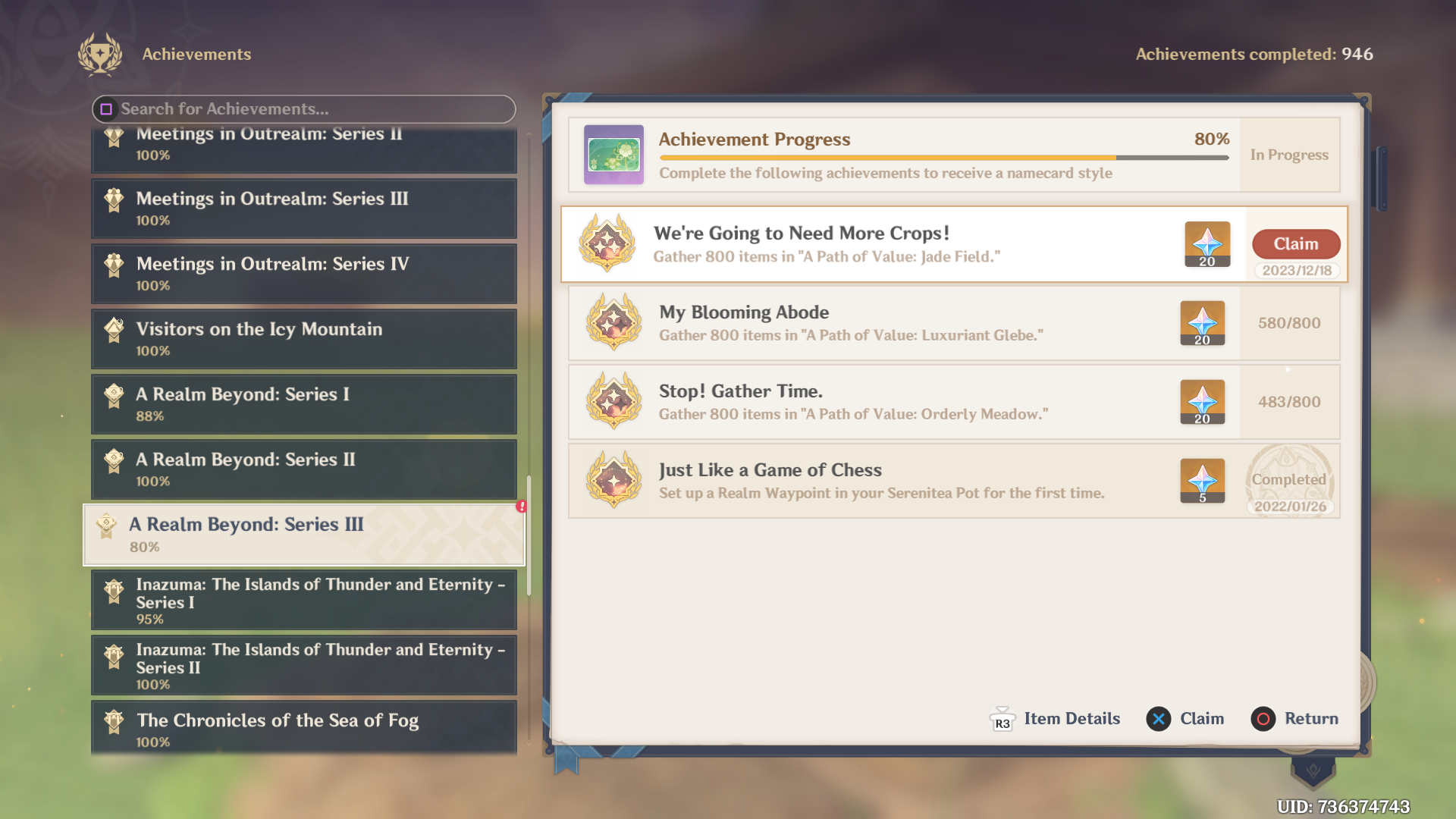Click the primogem icon on My Blooming Abode
Viewport: 1456px width, 819px height.
pyautogui.click(x=1203, y=323)
